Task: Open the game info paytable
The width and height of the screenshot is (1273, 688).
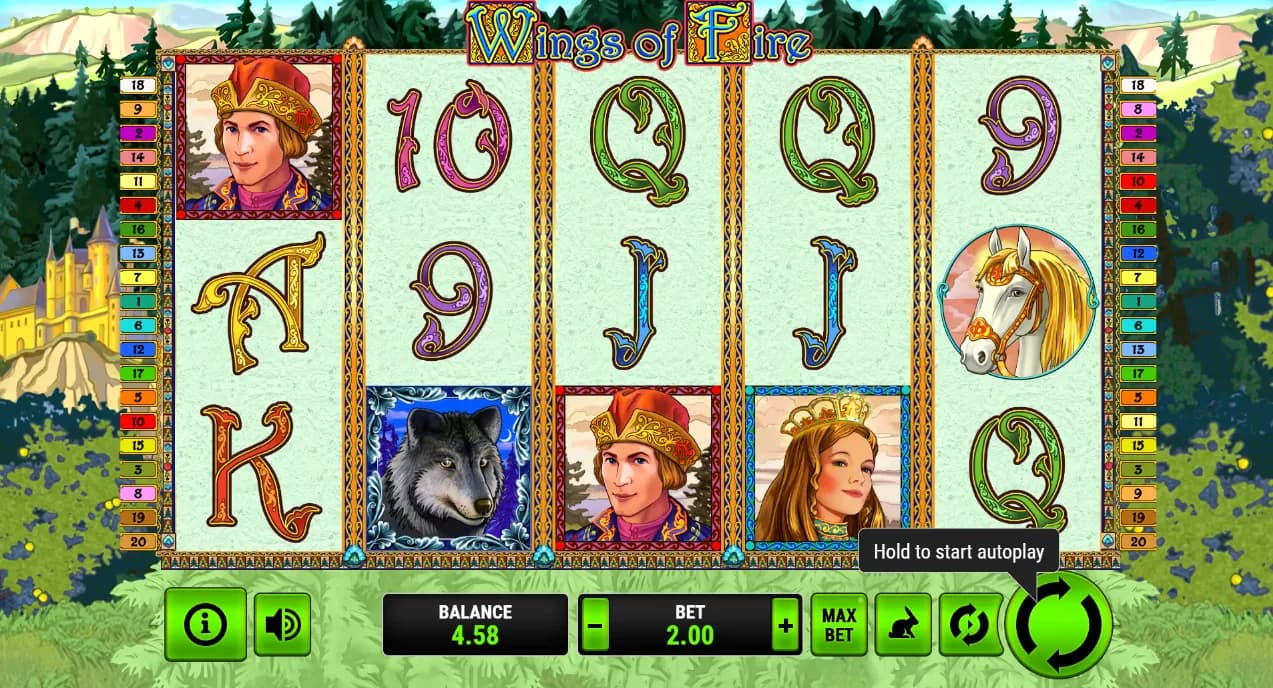Action: tap(205, 624)
